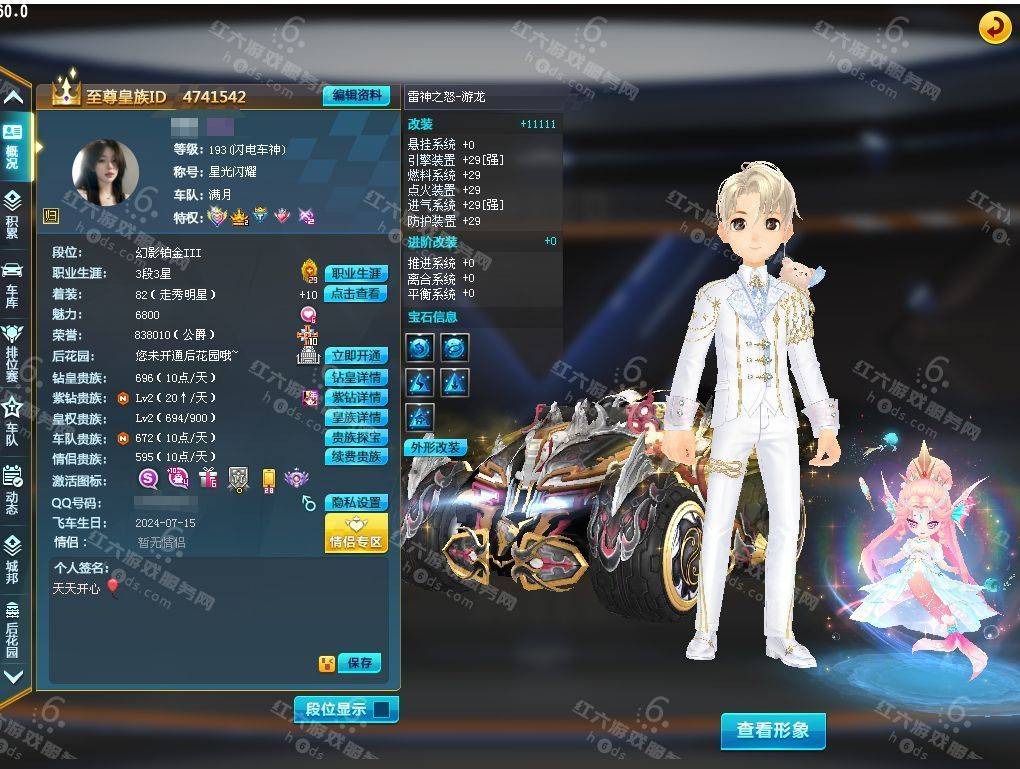Open 隐私设置 privacy settings
This screenshot has height=769, width=1020.
(356, 502)
